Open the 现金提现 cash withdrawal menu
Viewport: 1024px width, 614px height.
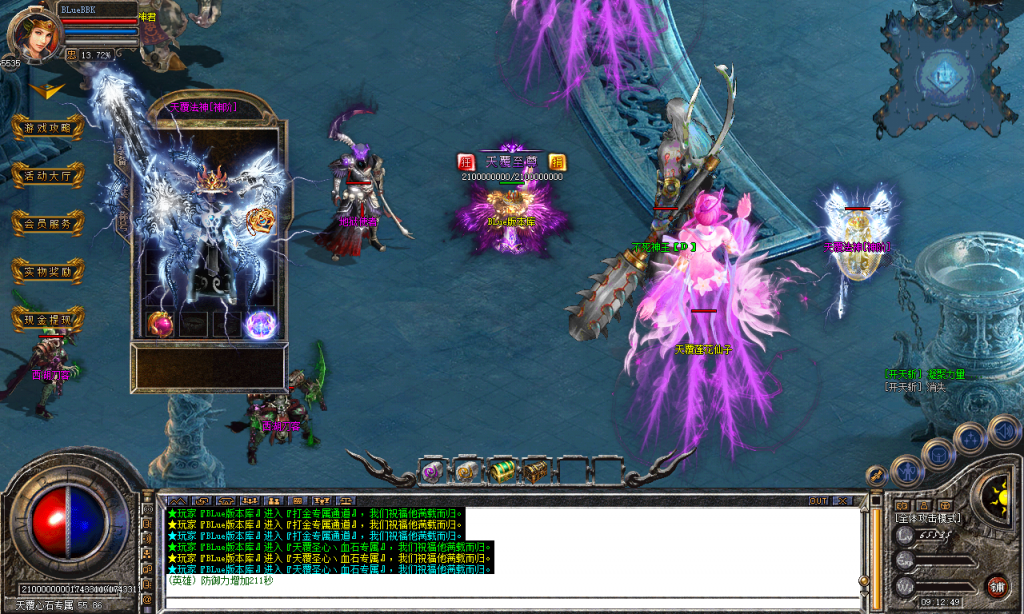coord(47,320)
